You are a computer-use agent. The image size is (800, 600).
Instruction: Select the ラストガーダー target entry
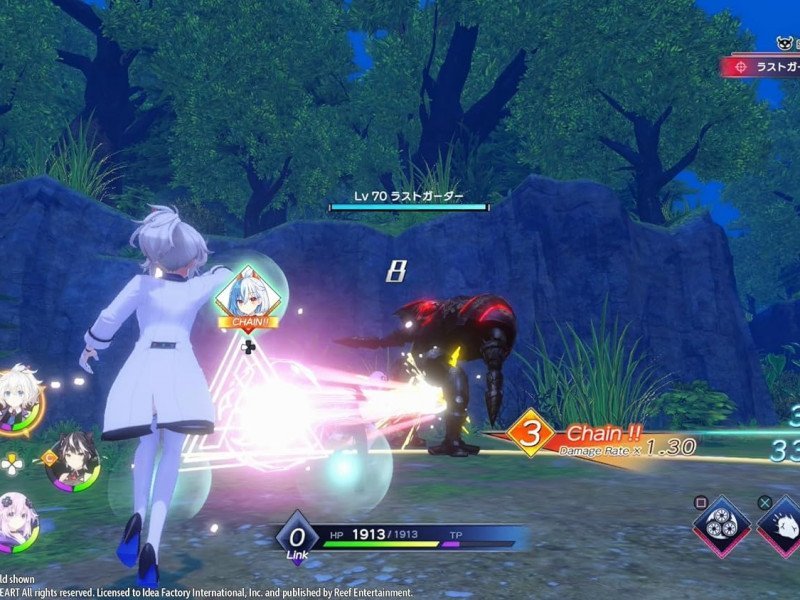click(x=762, y=66)
